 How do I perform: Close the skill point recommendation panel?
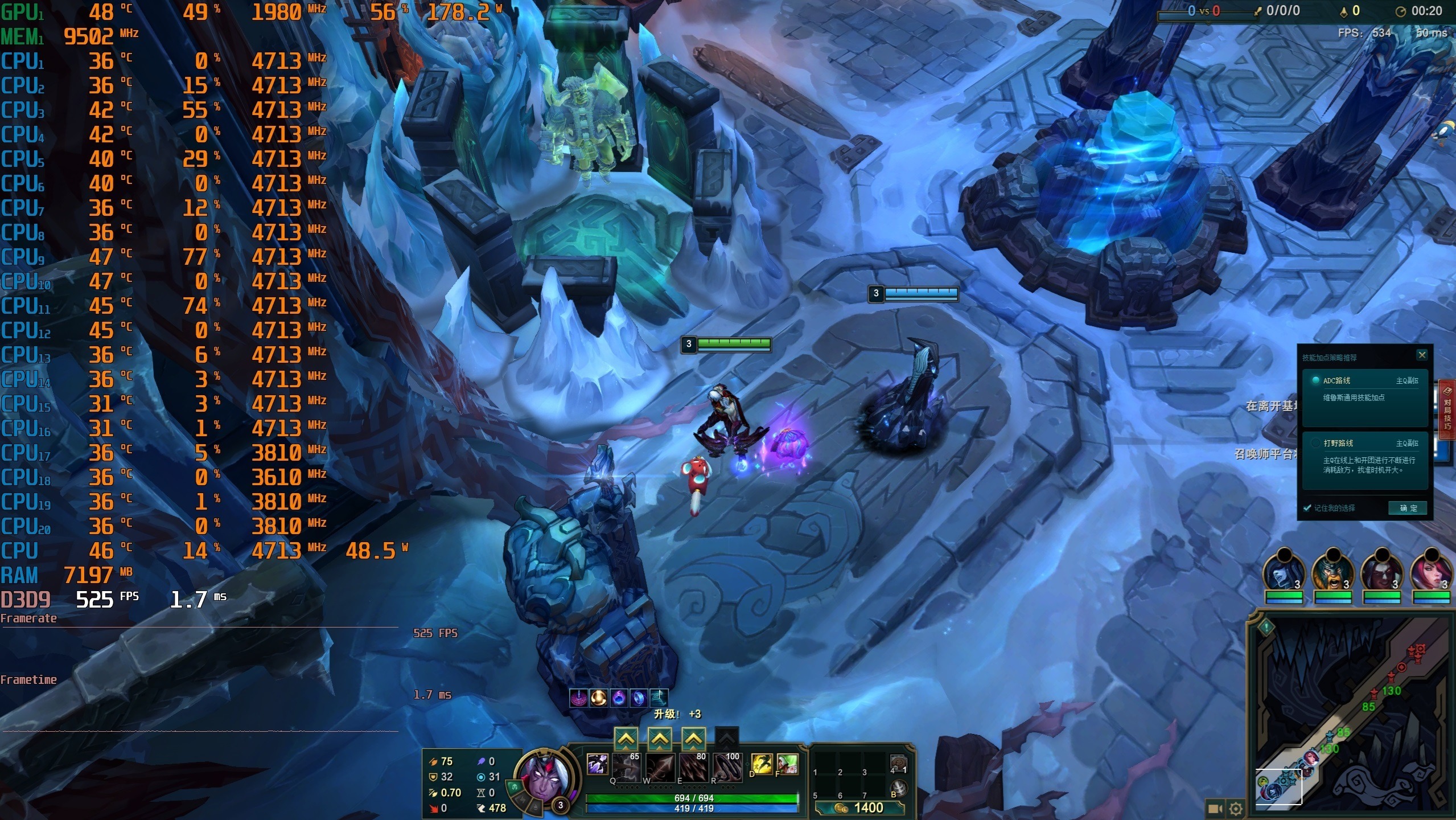pos(1421,355)
